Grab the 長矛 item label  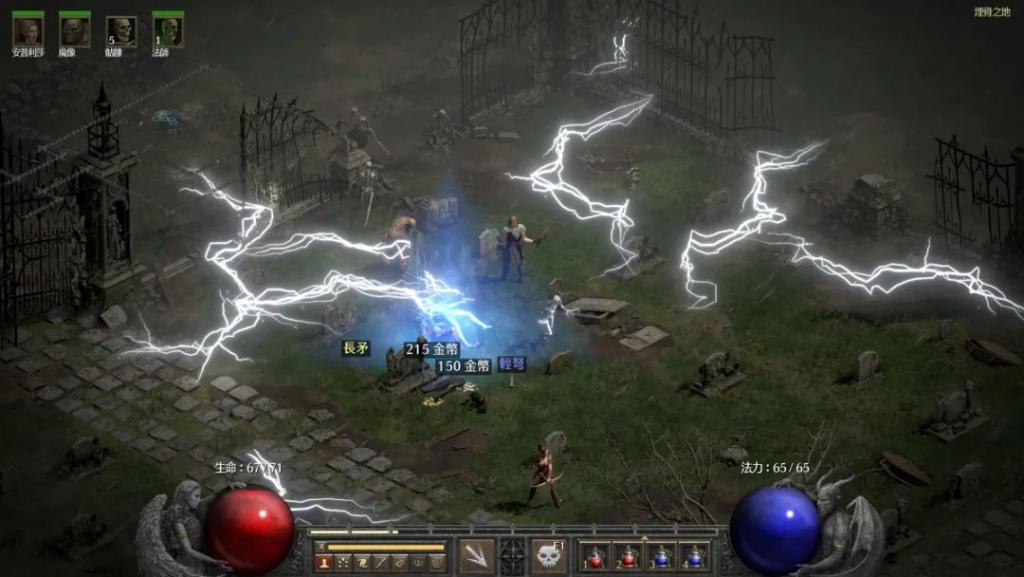click(357, 349)
